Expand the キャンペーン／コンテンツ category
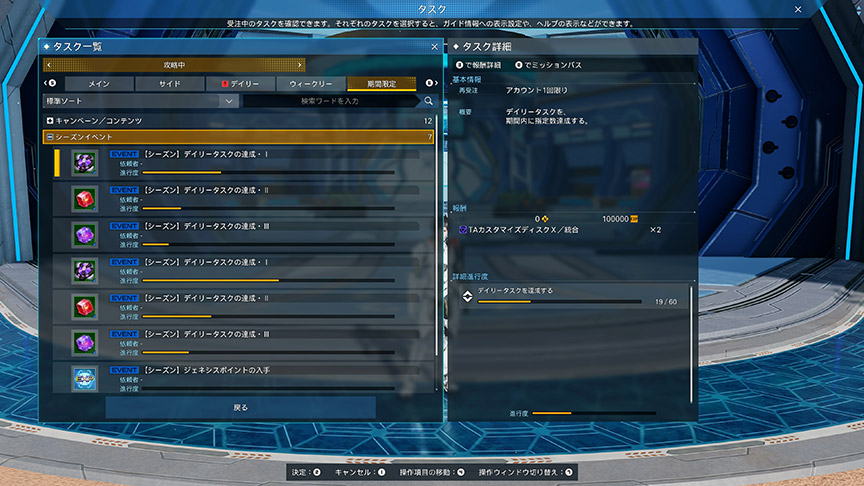 click(x=49, y=121)
